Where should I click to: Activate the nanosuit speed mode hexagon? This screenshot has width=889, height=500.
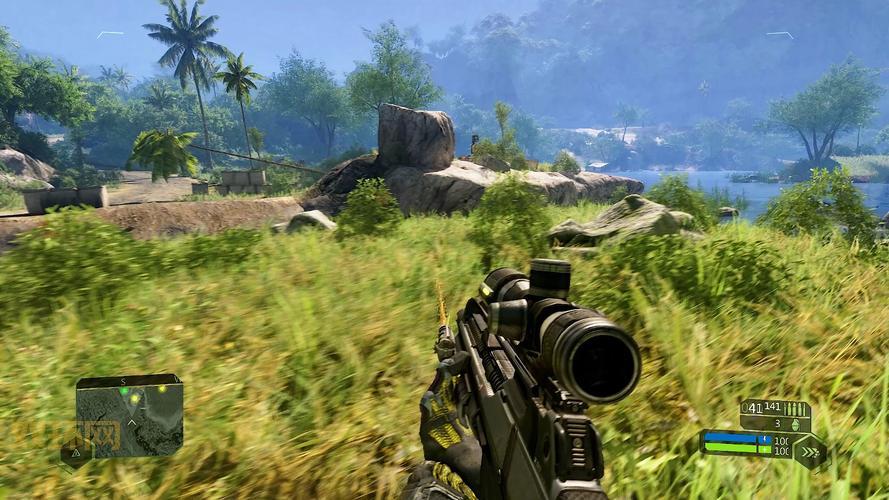[x=809, y=452]
